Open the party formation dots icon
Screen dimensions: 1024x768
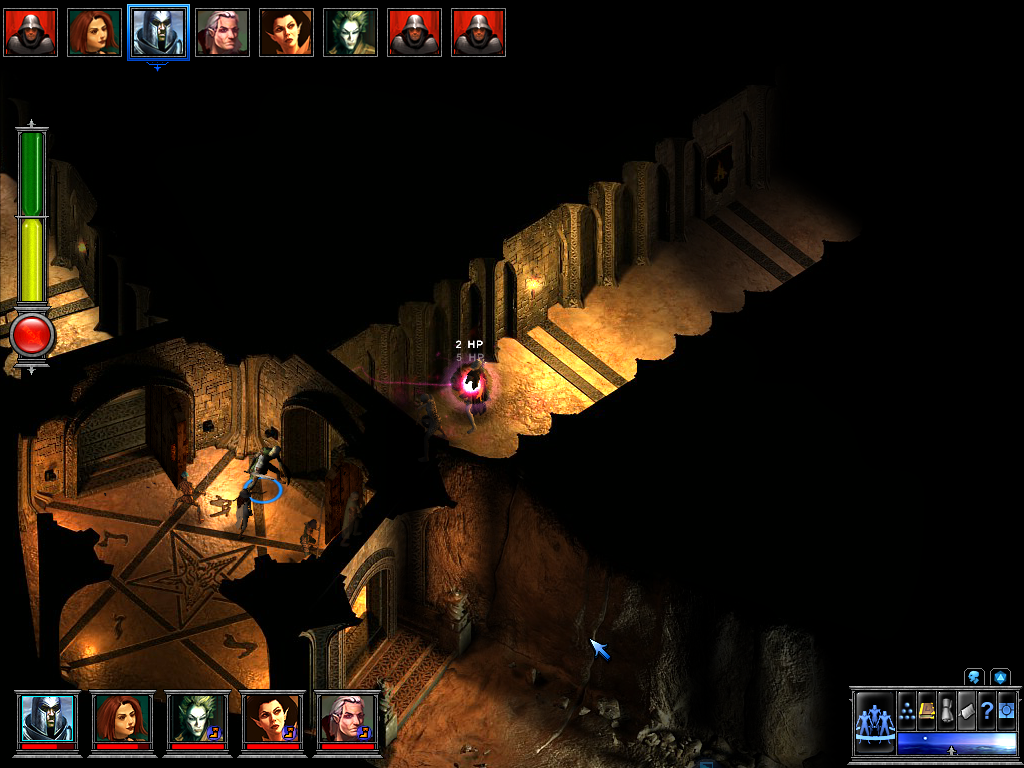point(907,711)
